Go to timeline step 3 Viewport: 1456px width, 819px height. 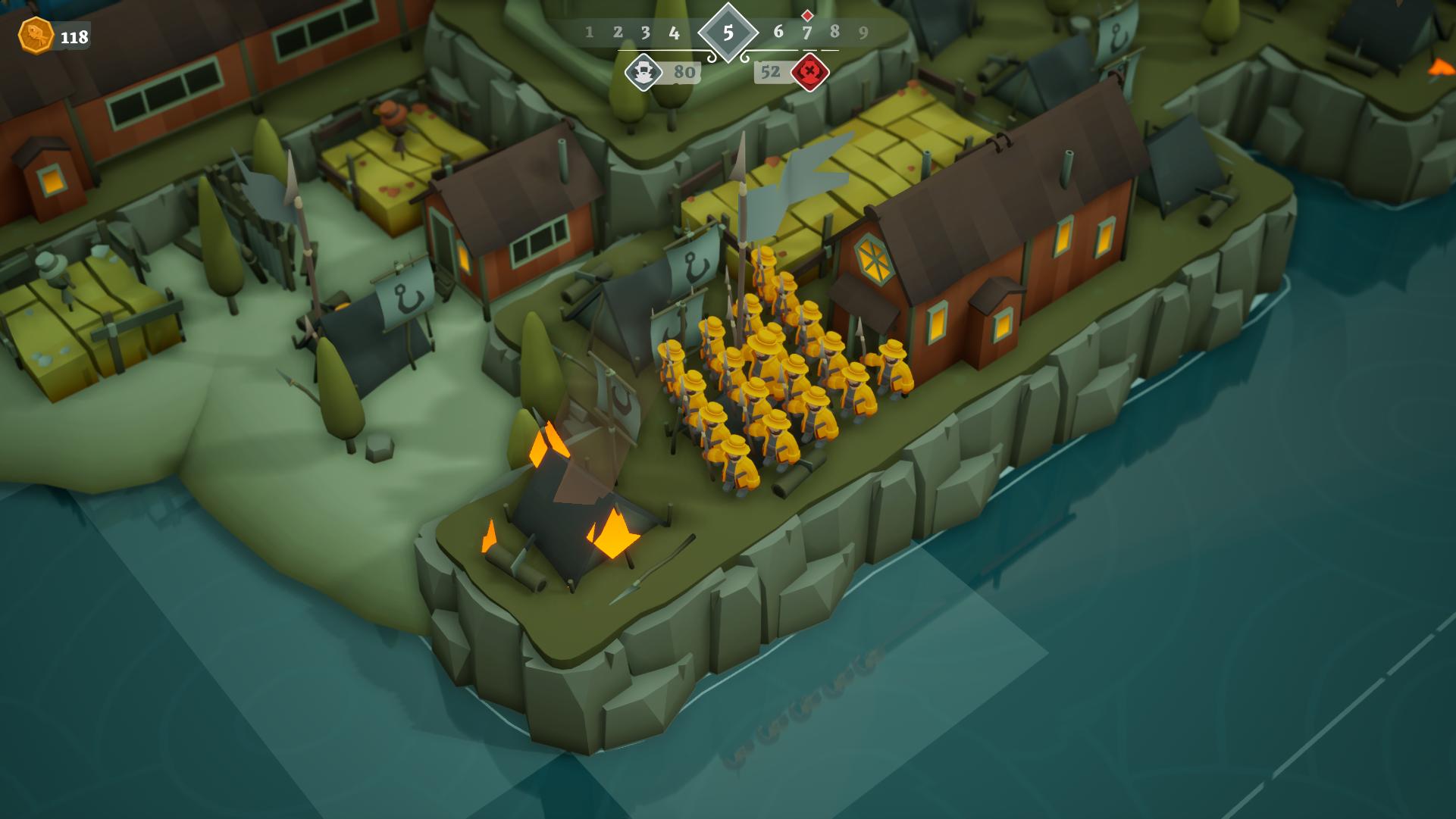coord(645,33)
